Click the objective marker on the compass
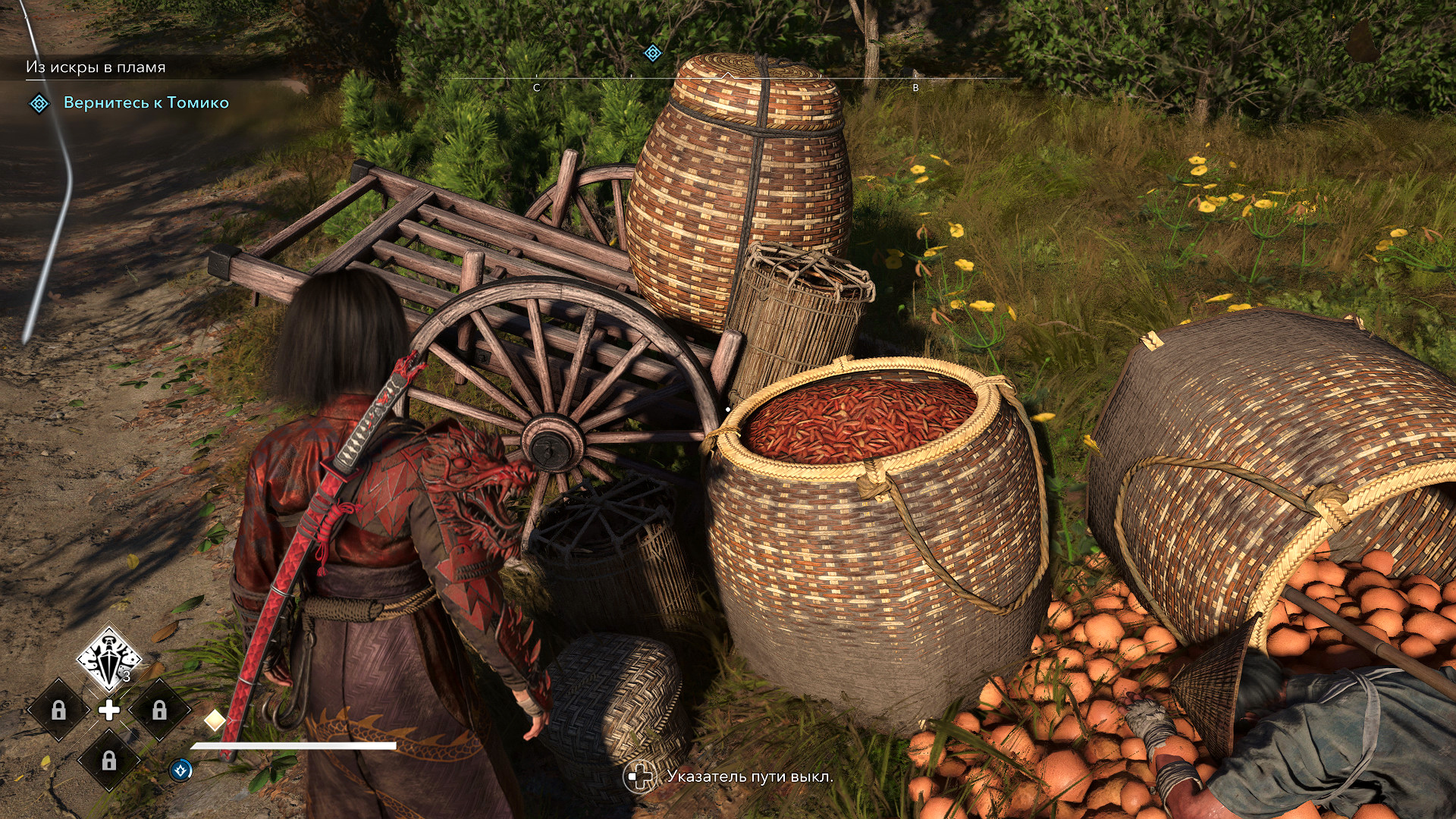The image size is (1456, 819). pos(652,53)
